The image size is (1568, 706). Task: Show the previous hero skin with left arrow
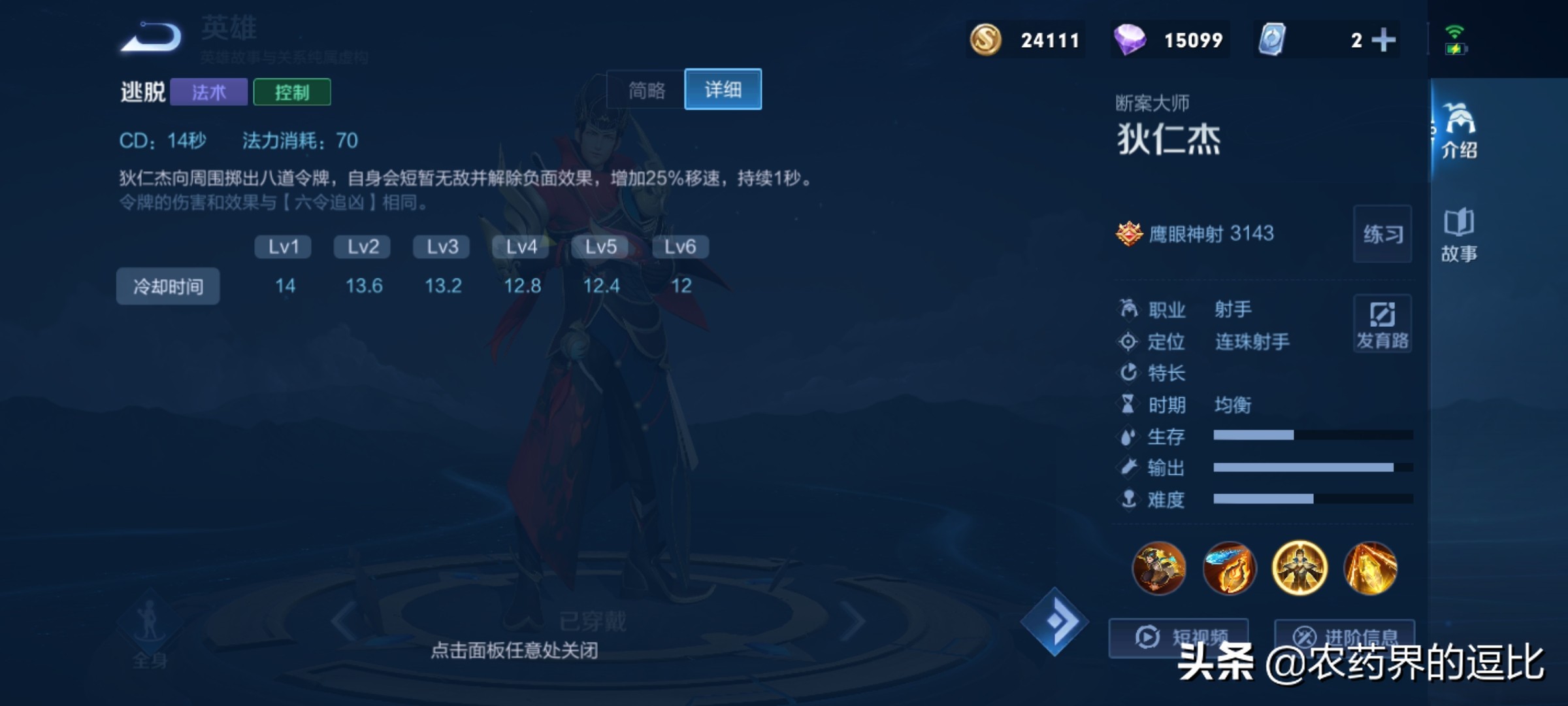[x=344, y=622]
